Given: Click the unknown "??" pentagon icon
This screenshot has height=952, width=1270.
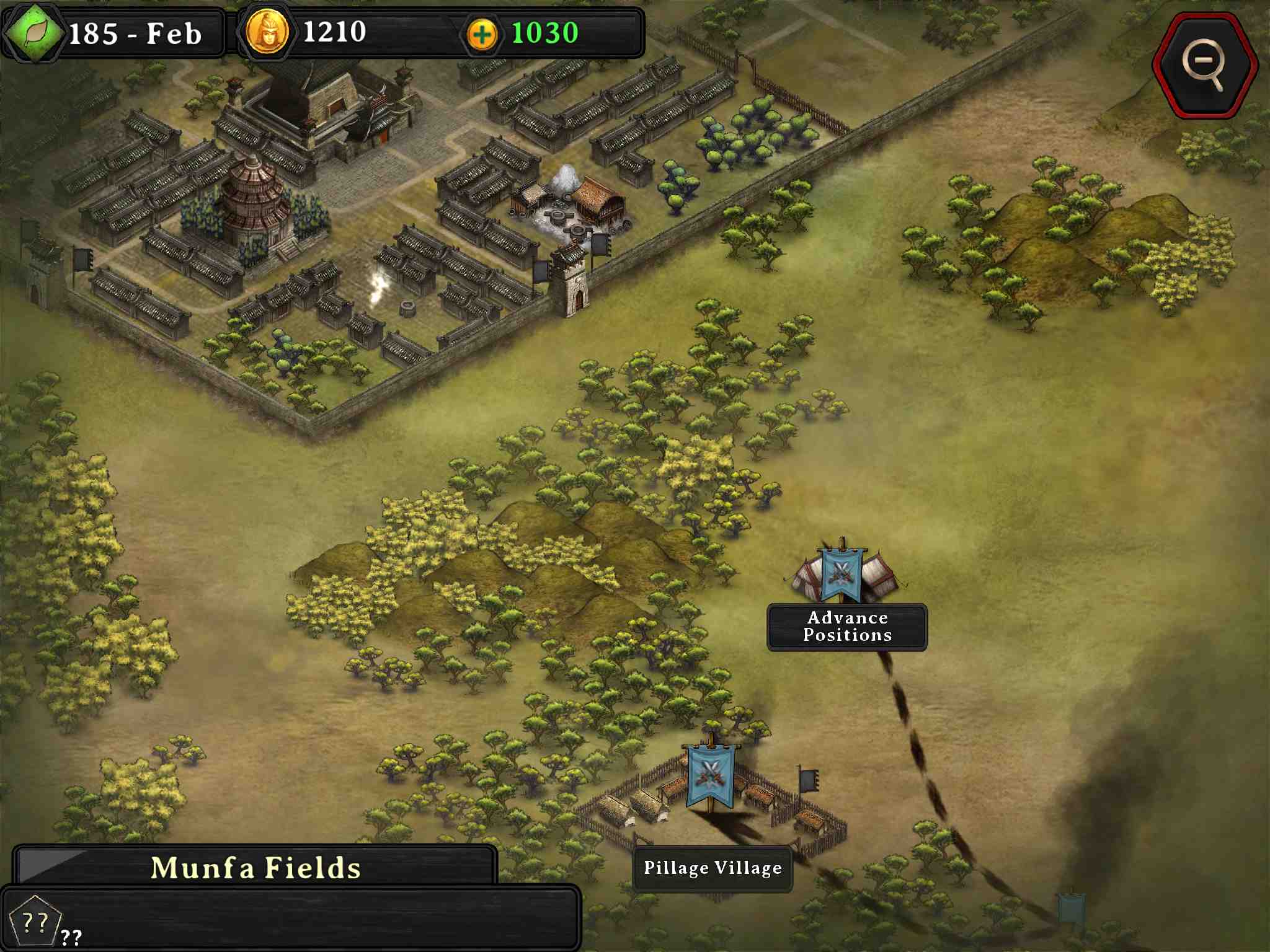Looking at the screenshot, I should 35,922.
